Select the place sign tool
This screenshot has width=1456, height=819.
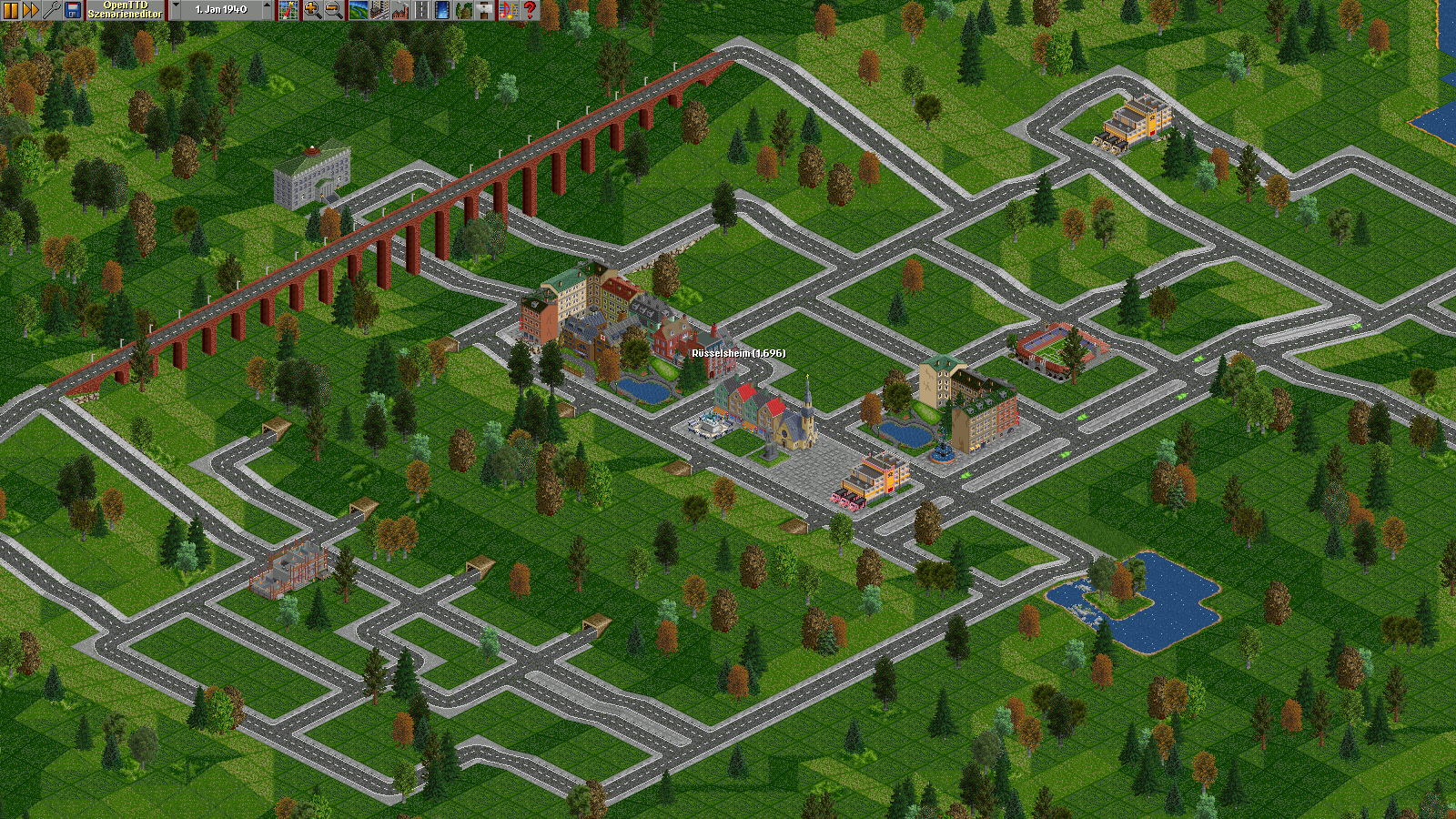point(486,10)
